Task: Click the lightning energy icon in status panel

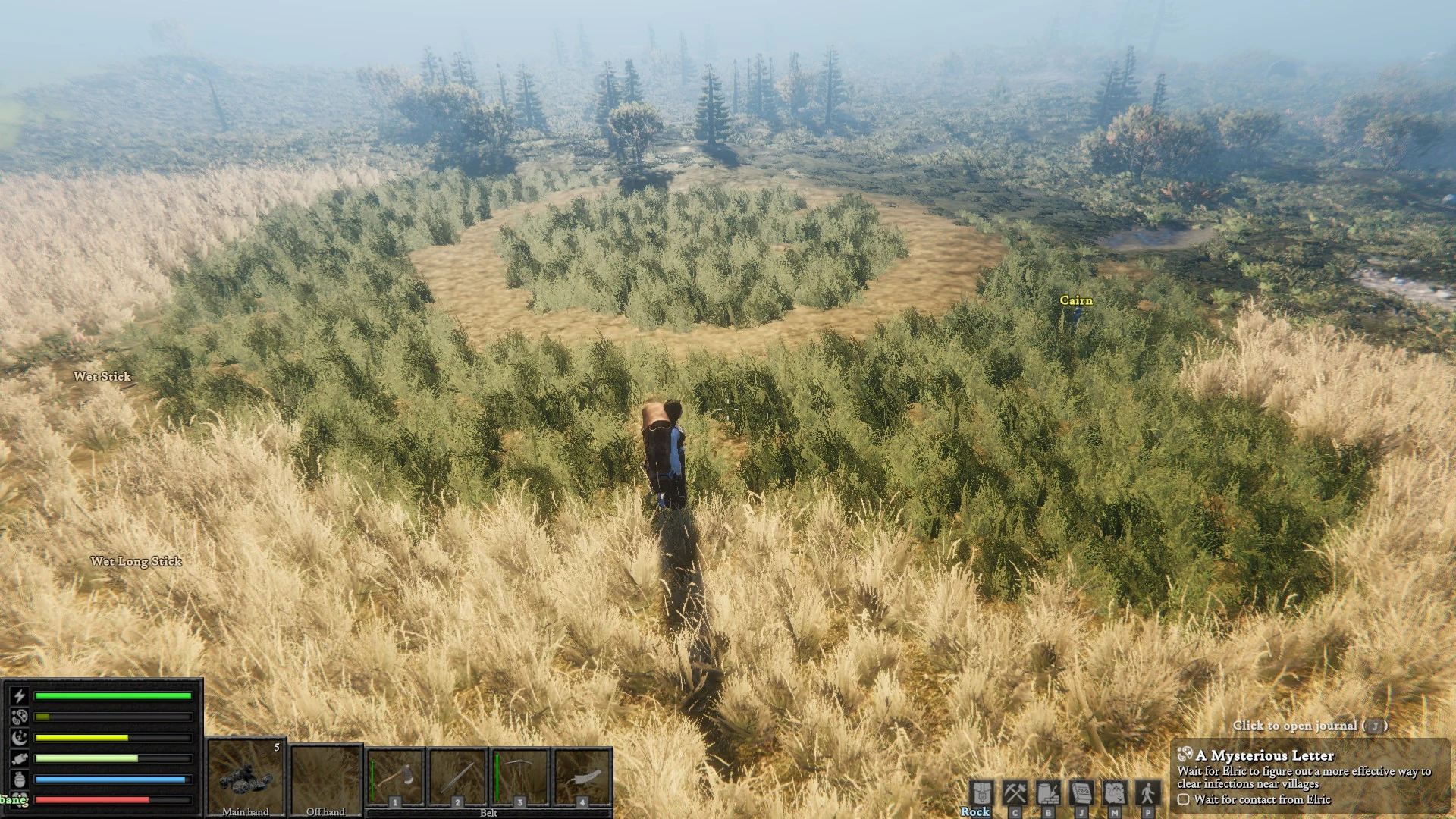Action: 20,696
